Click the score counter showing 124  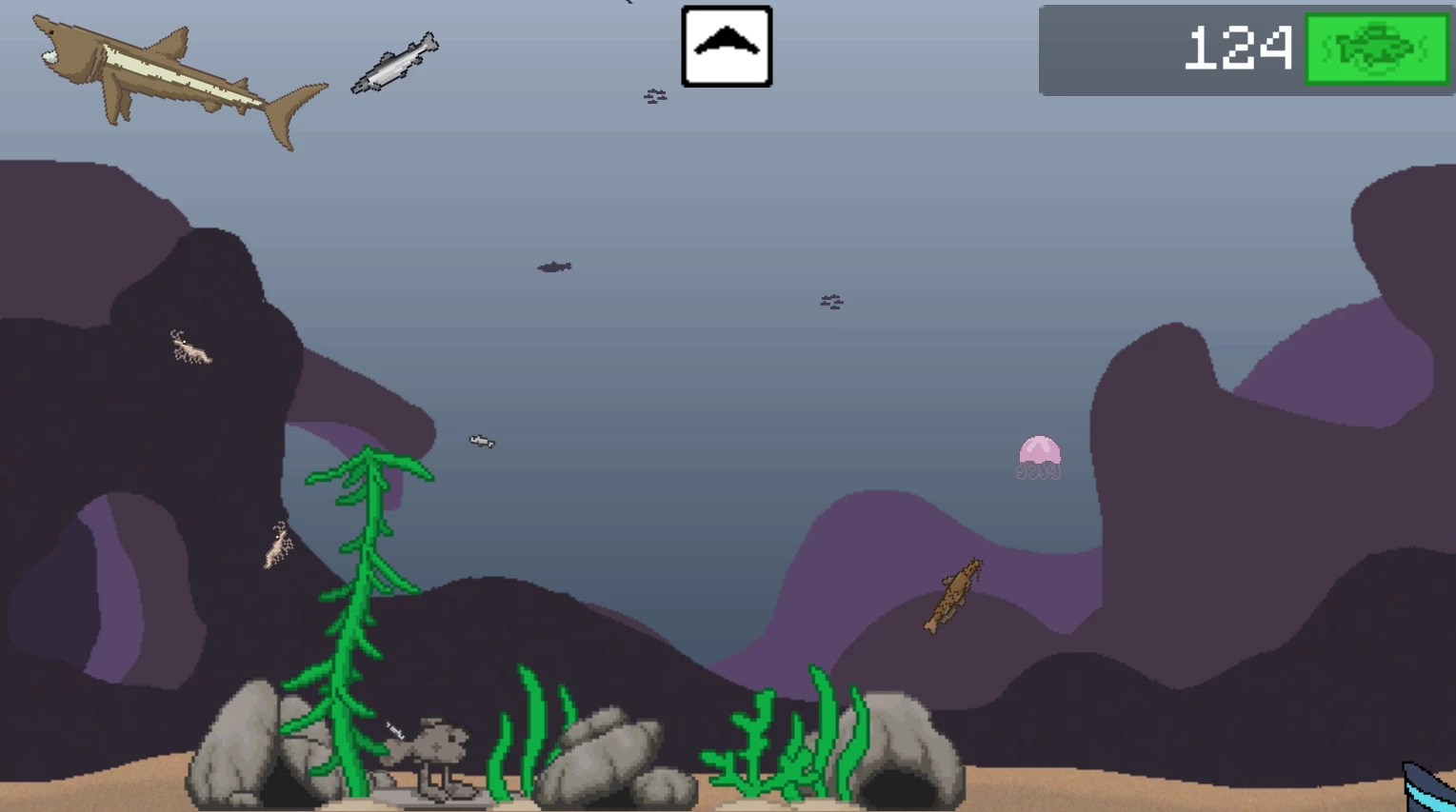(x=1236, y=46)
